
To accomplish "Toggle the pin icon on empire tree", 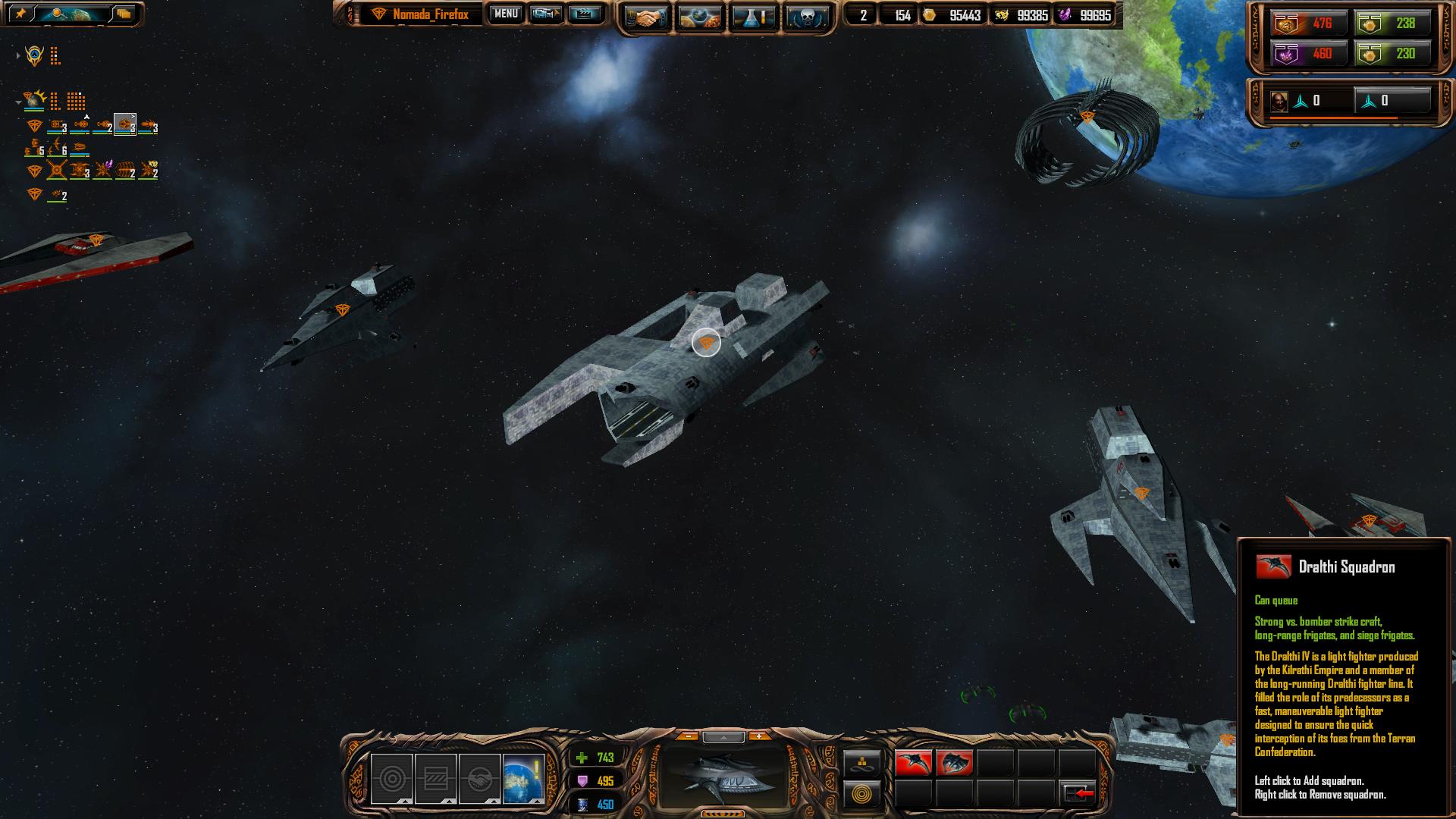I will click(20, 14).
